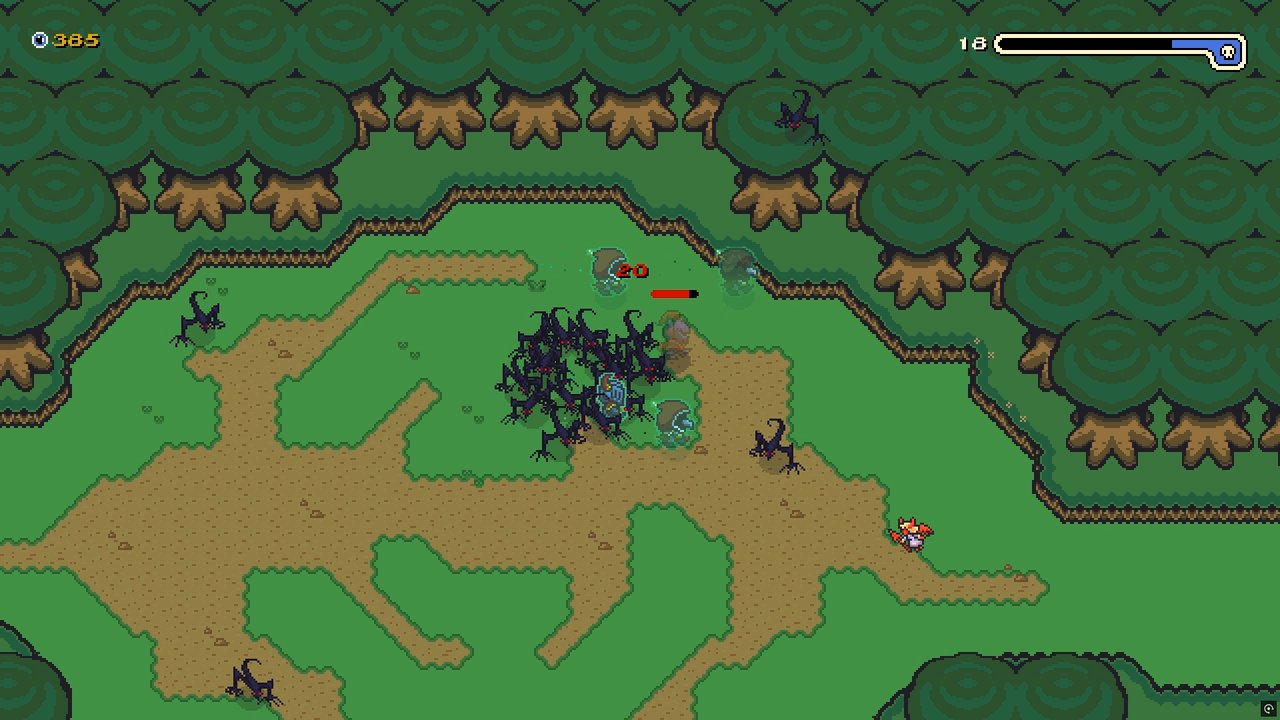Click the red damage number 20
1280x720 pixels.
point(632,270)
